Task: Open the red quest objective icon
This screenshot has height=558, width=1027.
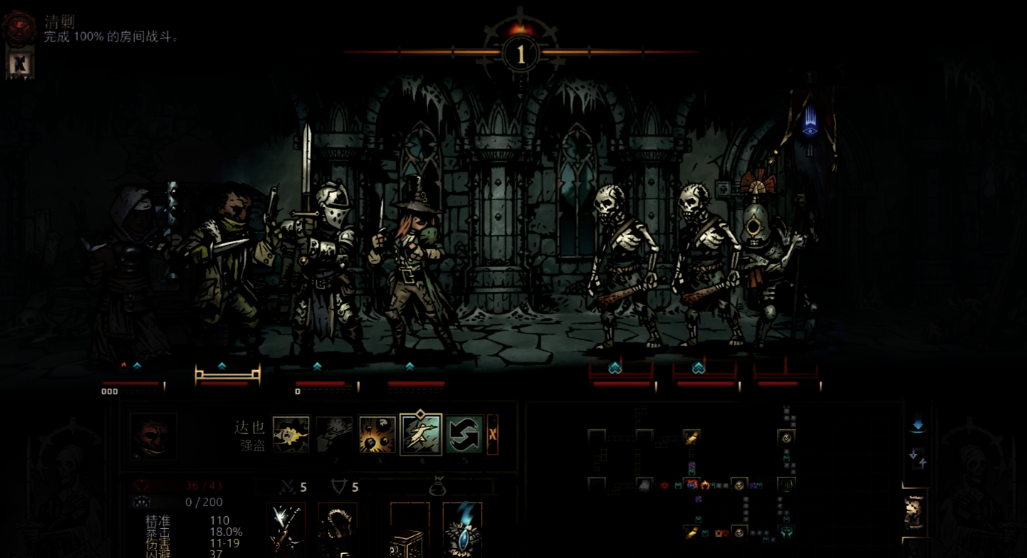Action: pos(19,26)
